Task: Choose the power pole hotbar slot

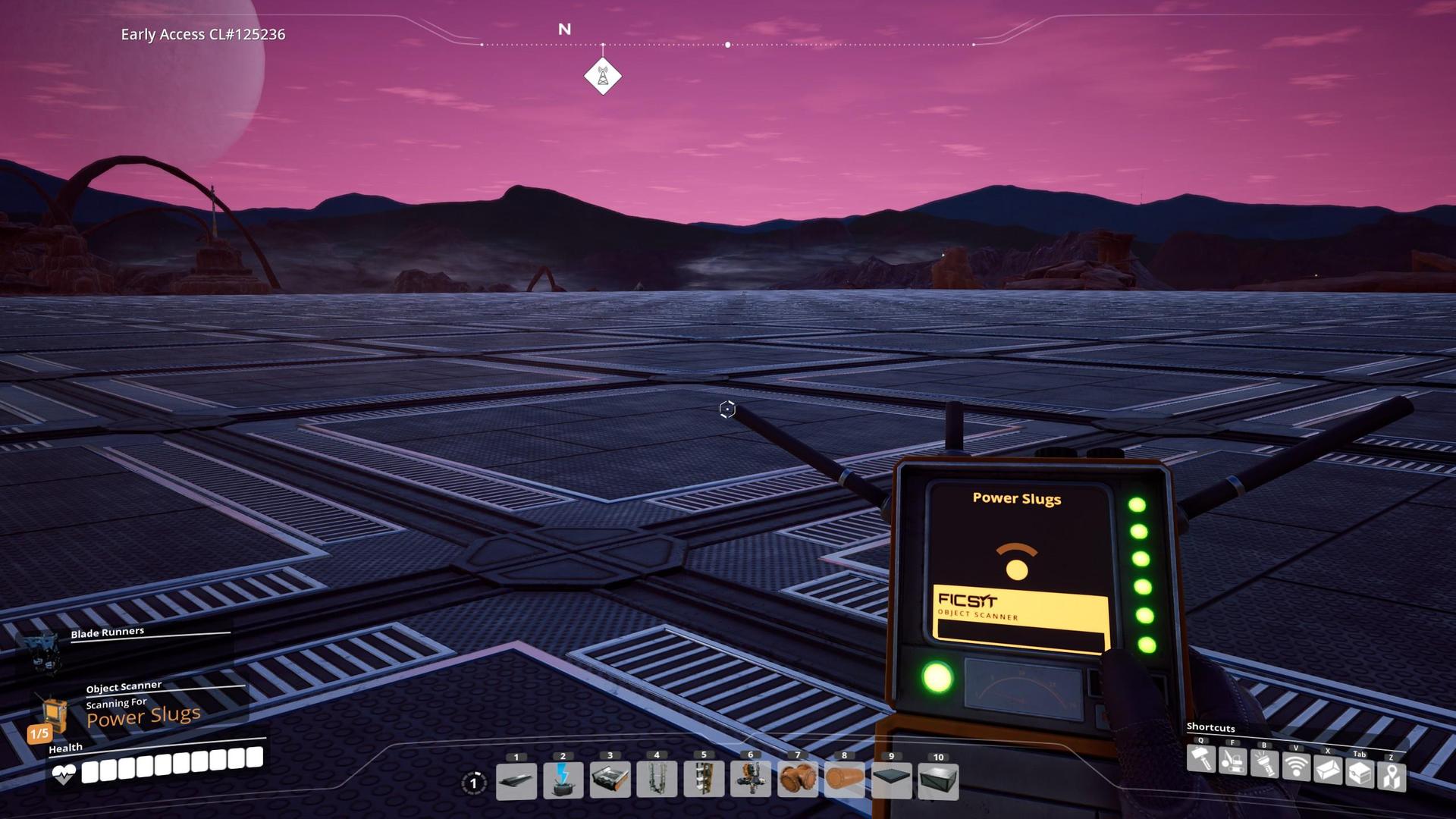Action: tap(563, 781)
